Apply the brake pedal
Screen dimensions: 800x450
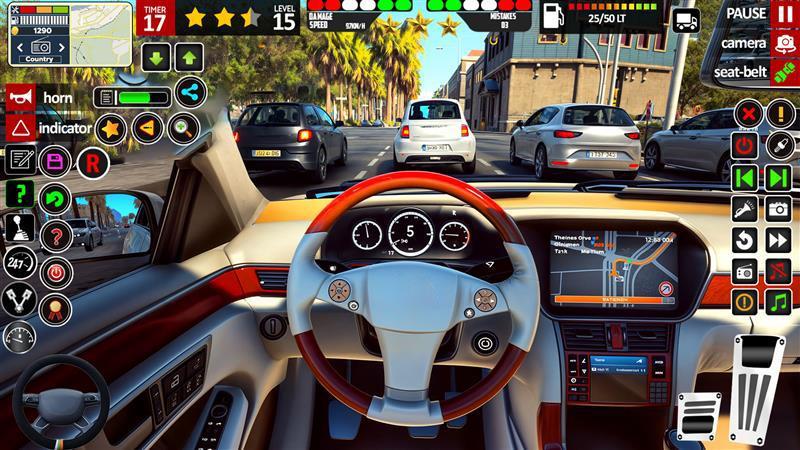click(699, 415)
